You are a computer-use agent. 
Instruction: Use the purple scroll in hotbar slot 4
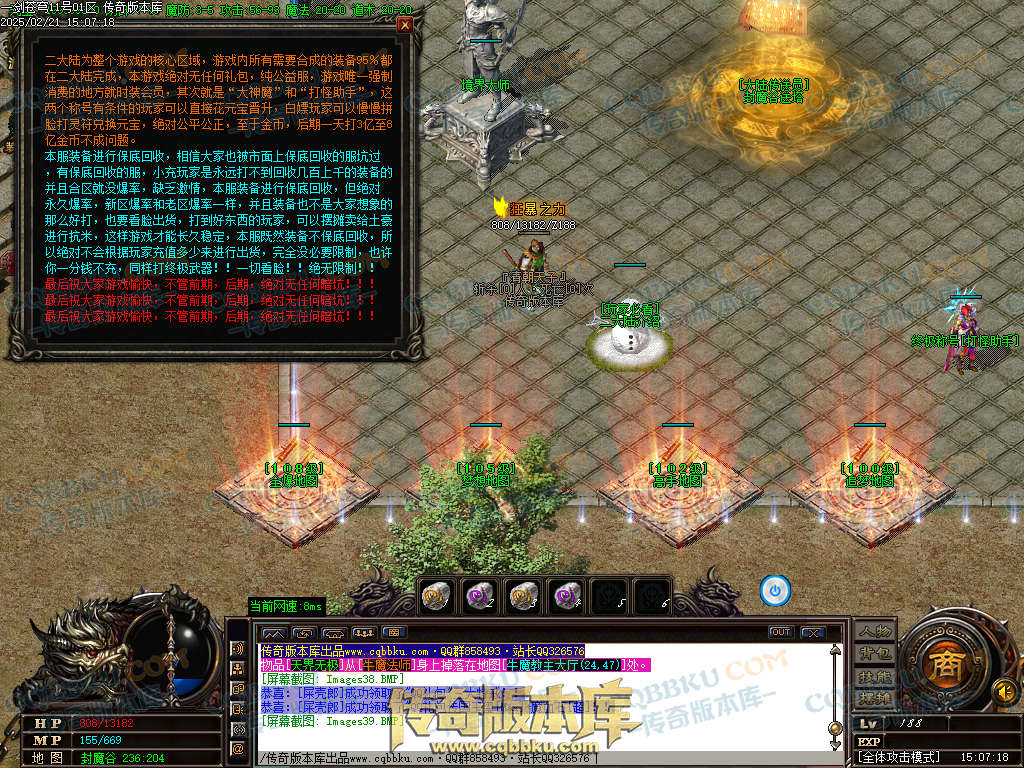tap(567, 595)
